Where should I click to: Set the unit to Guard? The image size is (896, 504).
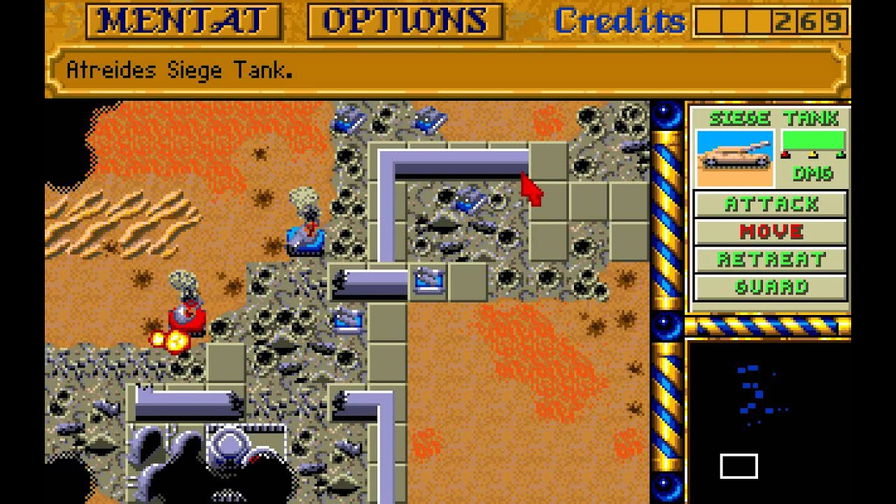point(770,287)
